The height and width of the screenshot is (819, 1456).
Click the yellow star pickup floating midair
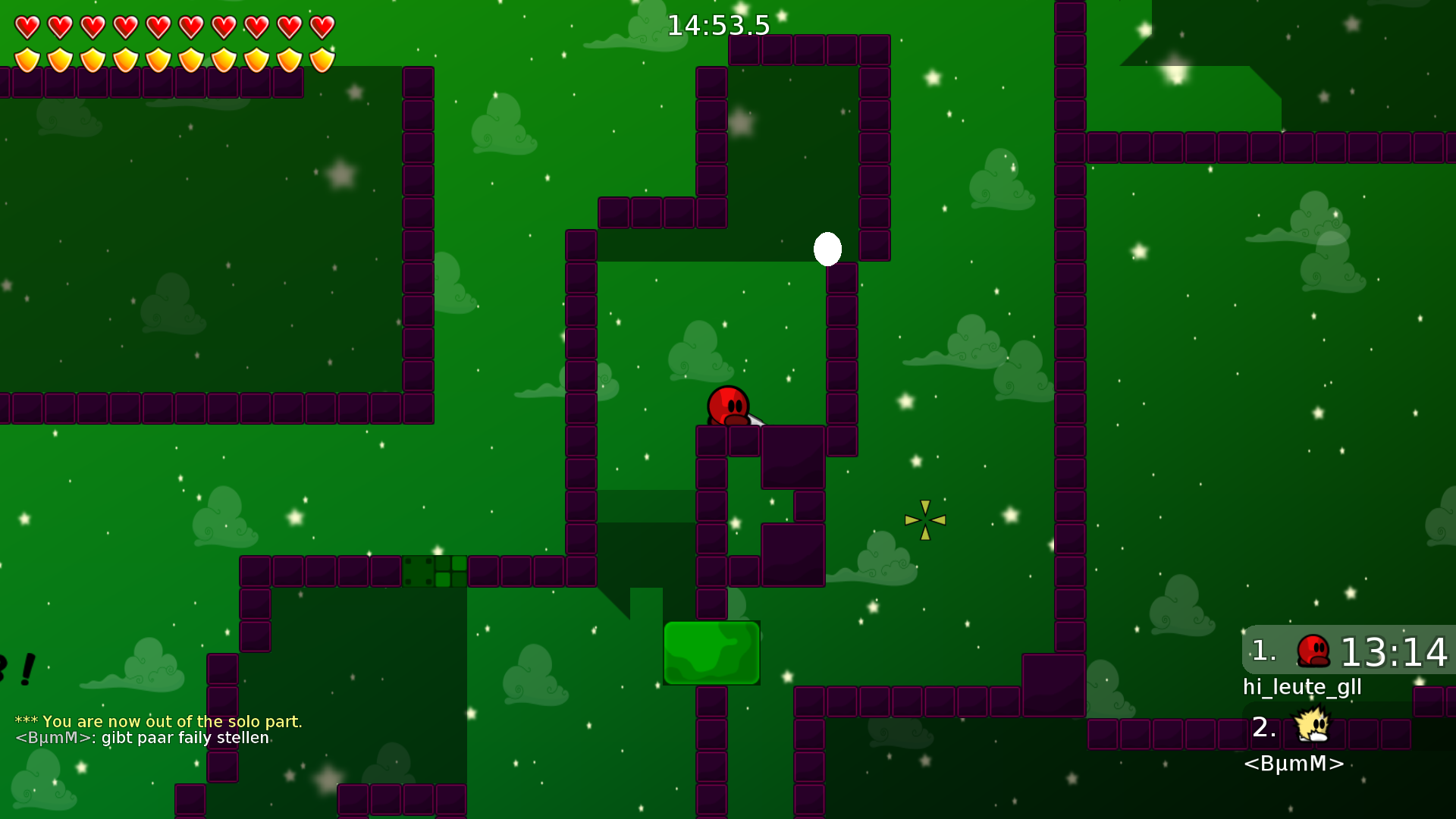point(924,519)
